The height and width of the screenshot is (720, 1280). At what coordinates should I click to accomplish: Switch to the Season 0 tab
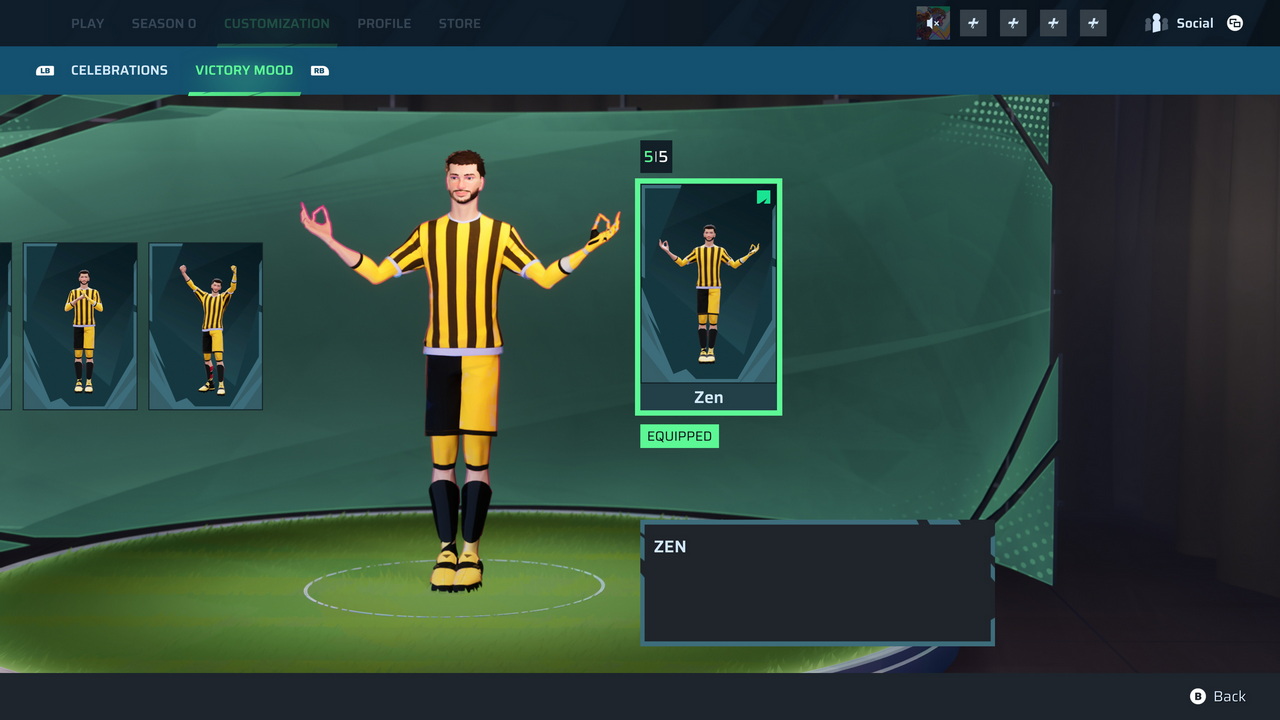(164, 23)
